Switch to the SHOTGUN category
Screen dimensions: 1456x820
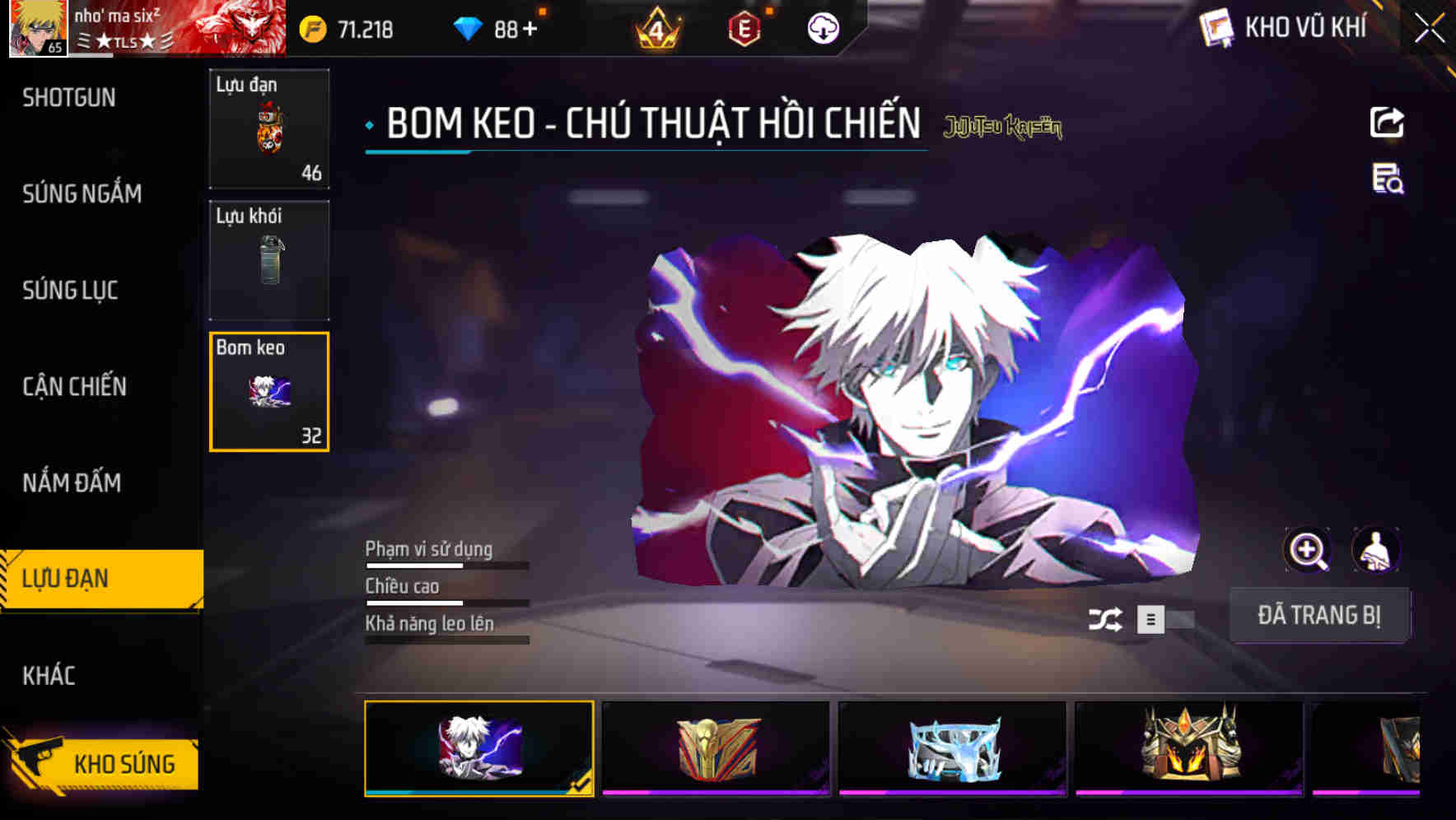[x=70, y=97]
